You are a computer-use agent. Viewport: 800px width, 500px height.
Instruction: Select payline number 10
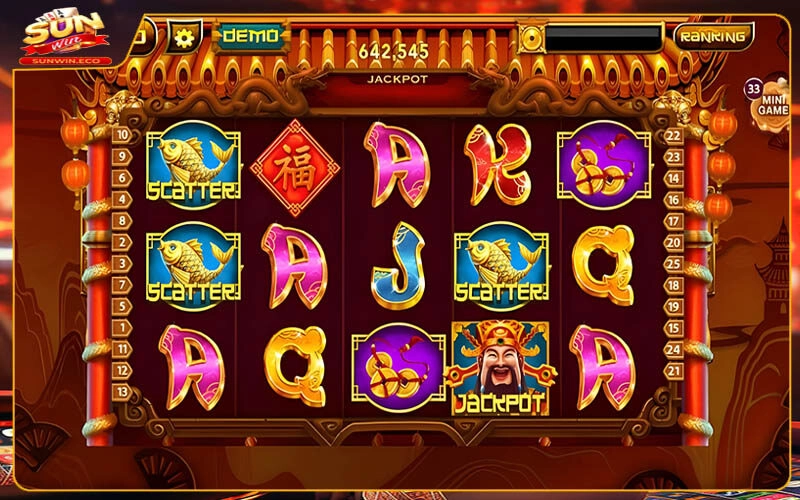tap(122, 134)
